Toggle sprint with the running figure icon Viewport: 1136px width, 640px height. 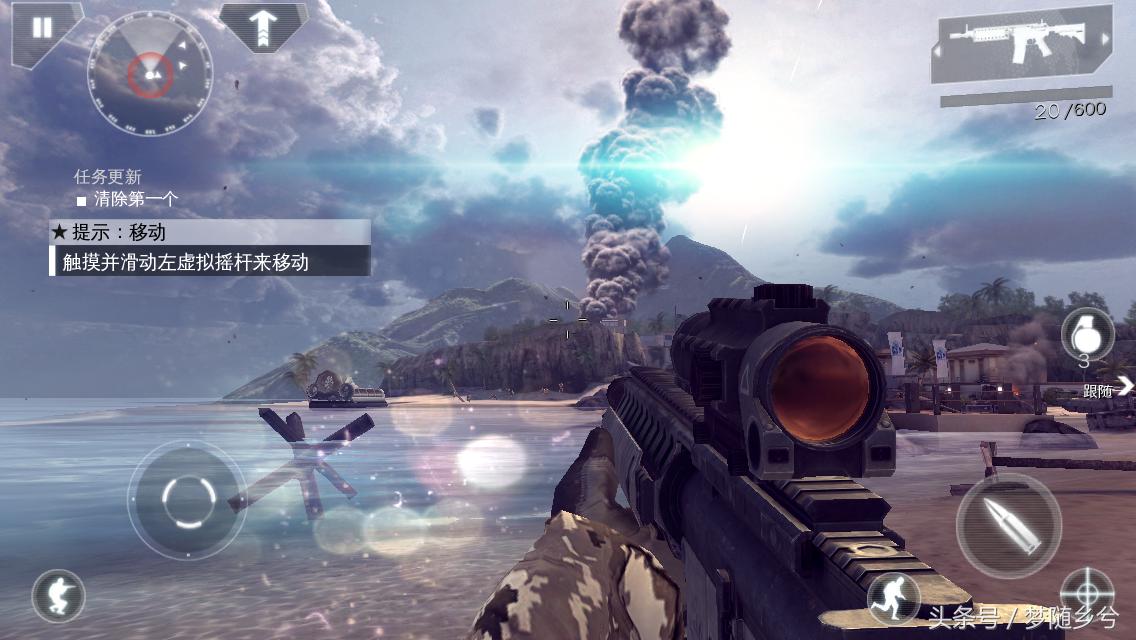point(892,597)
